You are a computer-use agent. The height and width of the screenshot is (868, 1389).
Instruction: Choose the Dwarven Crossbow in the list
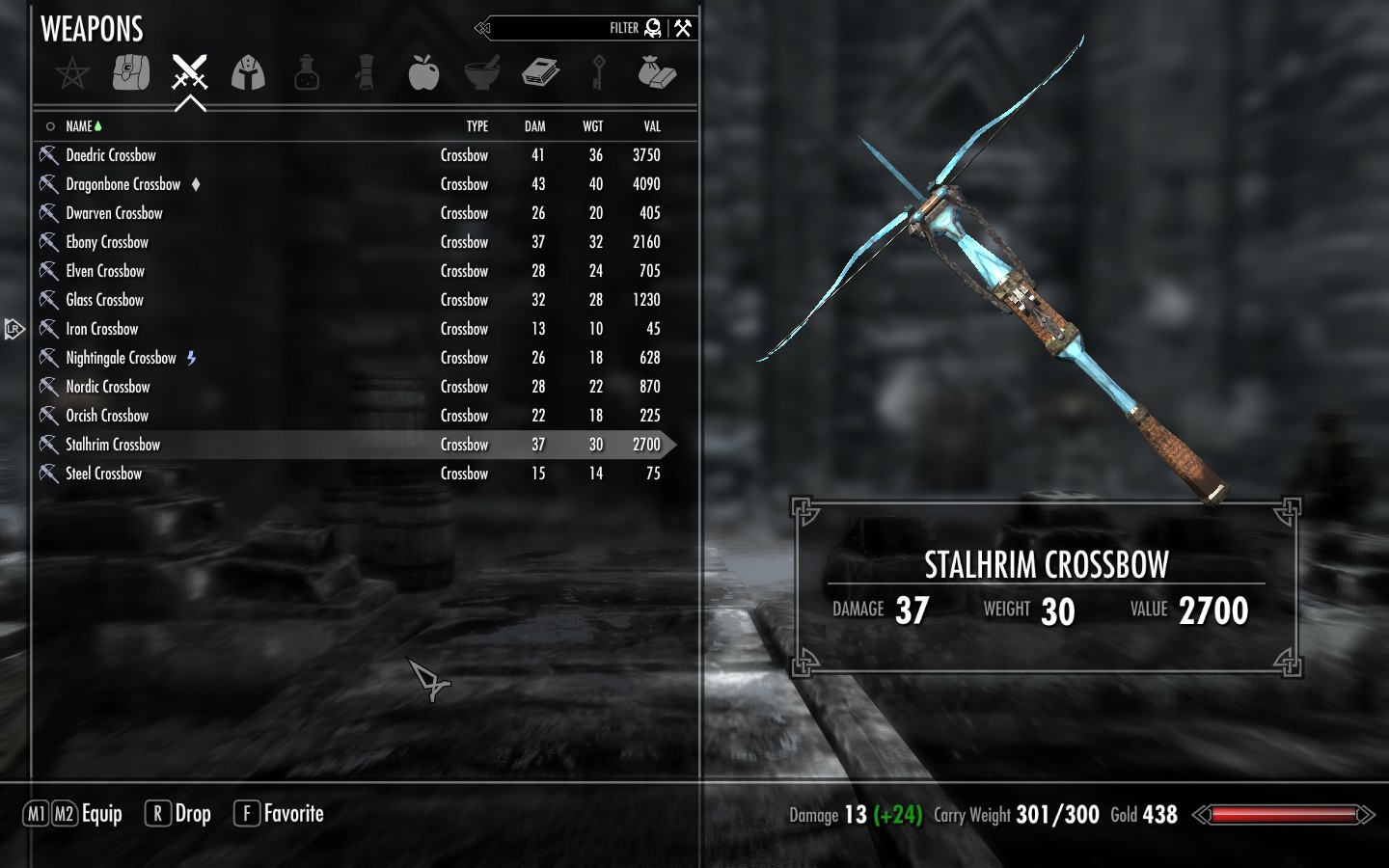114,213
